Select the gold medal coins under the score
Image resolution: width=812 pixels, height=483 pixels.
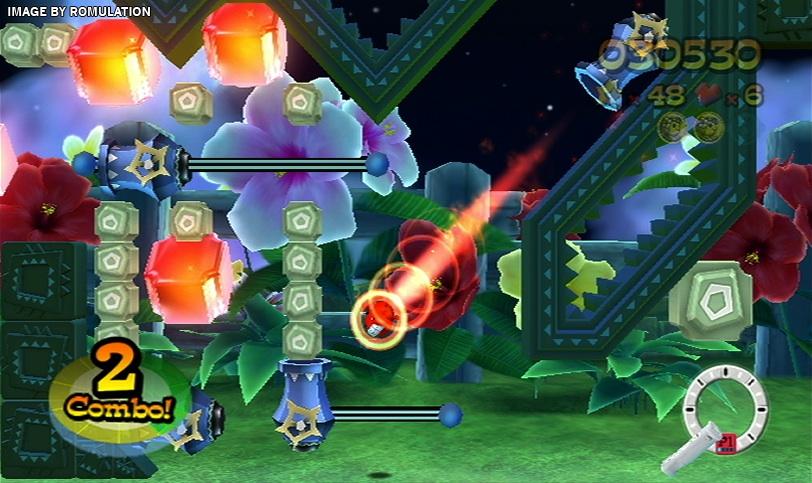[x=691, y=126]
